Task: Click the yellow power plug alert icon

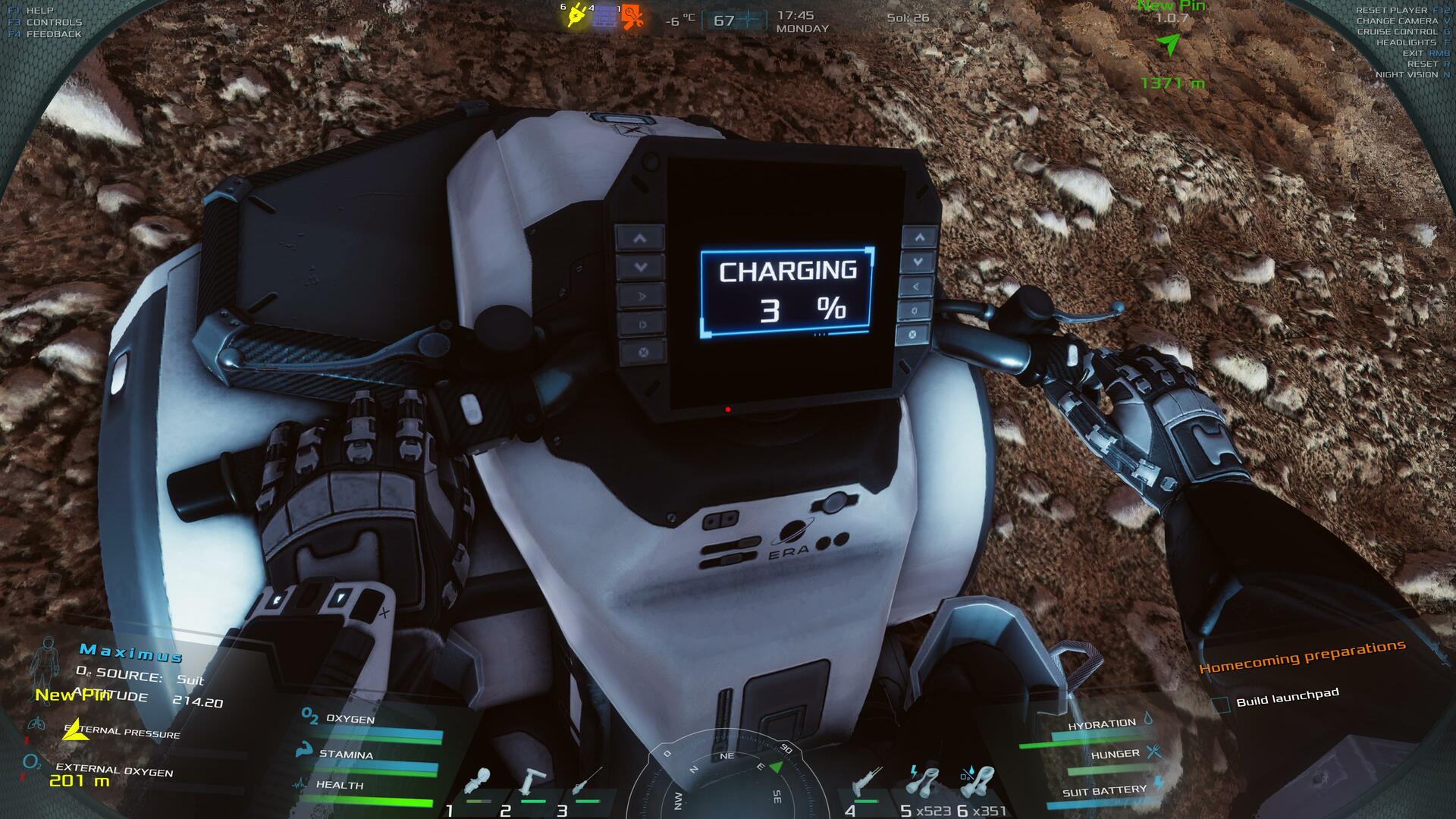Action: tap(577, 16)
